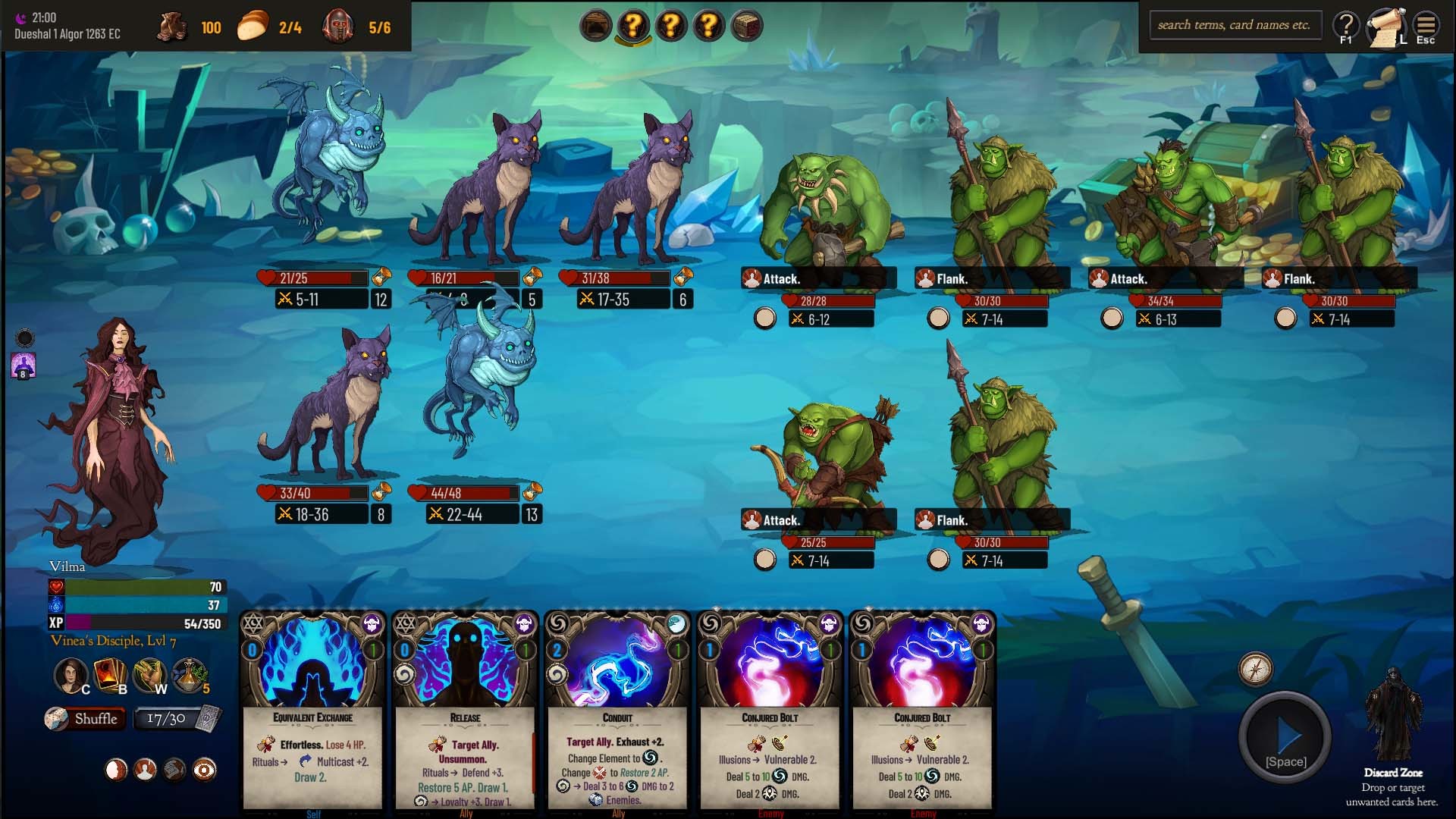Toggle the eye view icon
The image size is (1456, 819).
point(204,770)
